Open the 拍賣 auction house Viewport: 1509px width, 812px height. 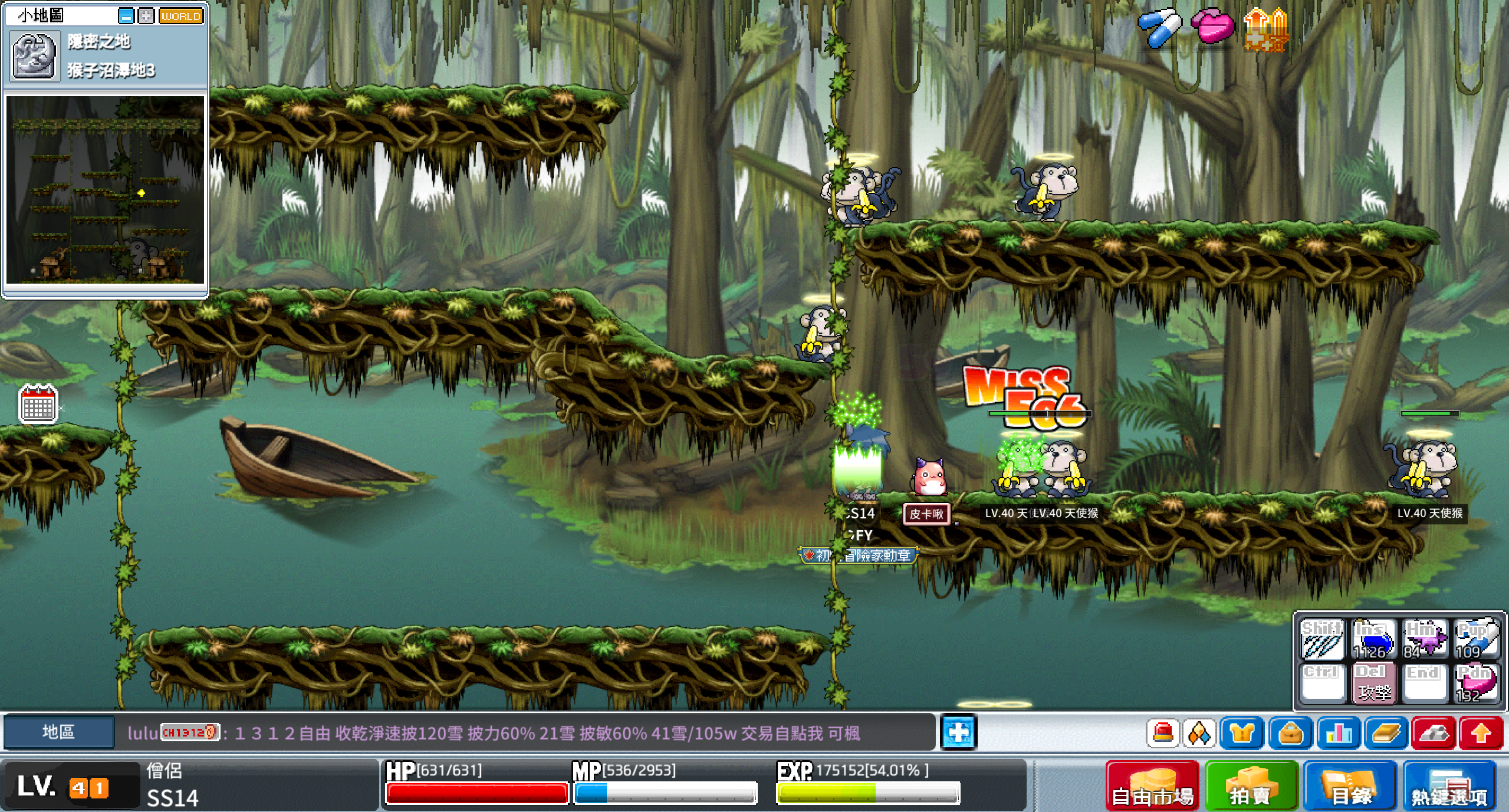tap(1251, 787)
